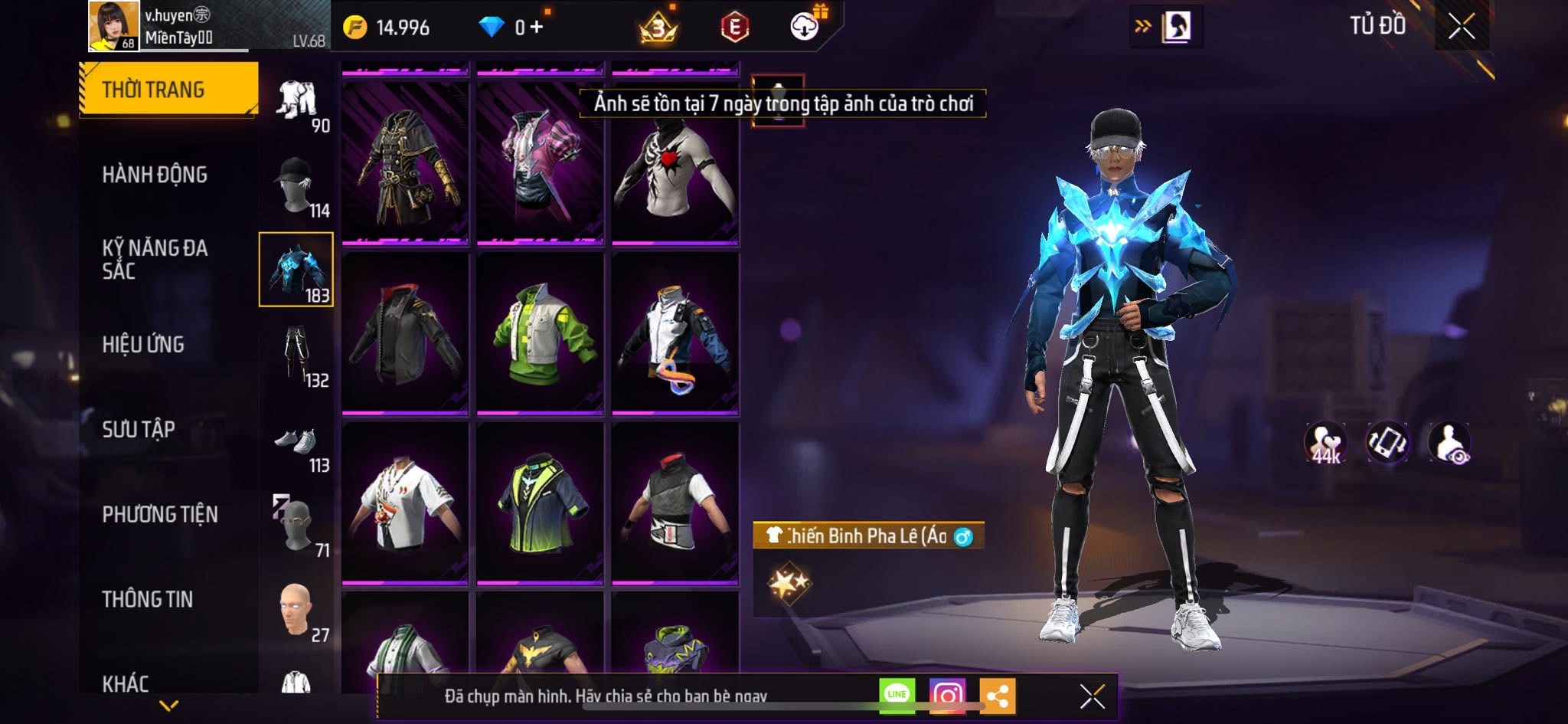Image resolution: width=1568 pixels, height=724 pixels.
Task: Open the SƯU TẬP section
Action: [x=139, y=429]
